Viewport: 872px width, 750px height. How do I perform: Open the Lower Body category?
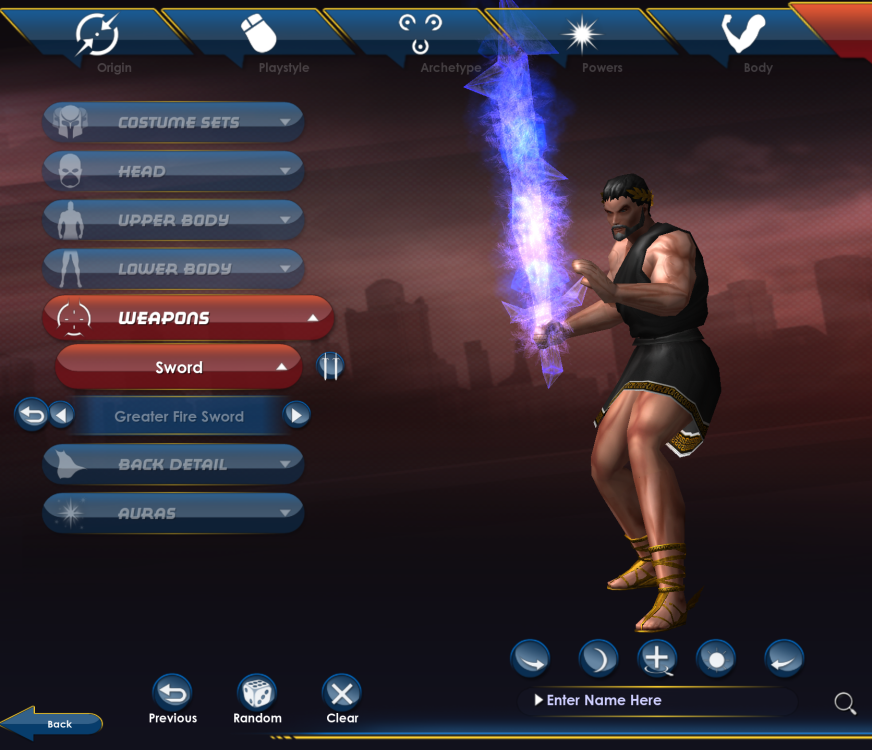173,269
